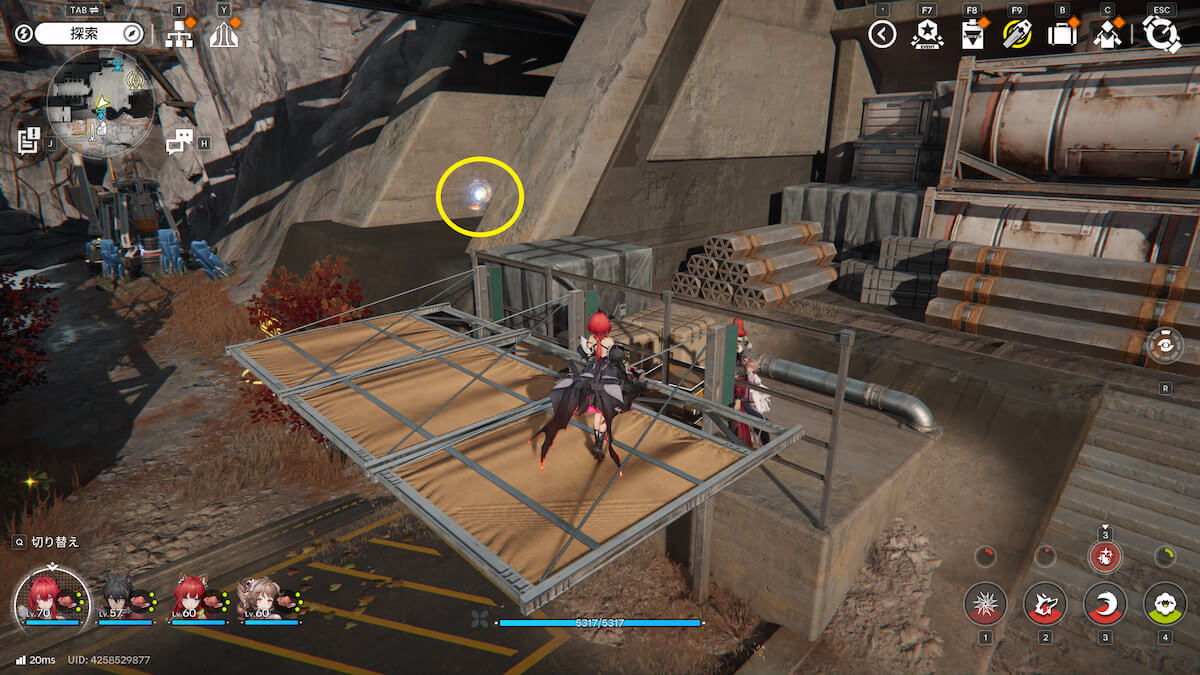Open the circular minimap

click(100, 104)
